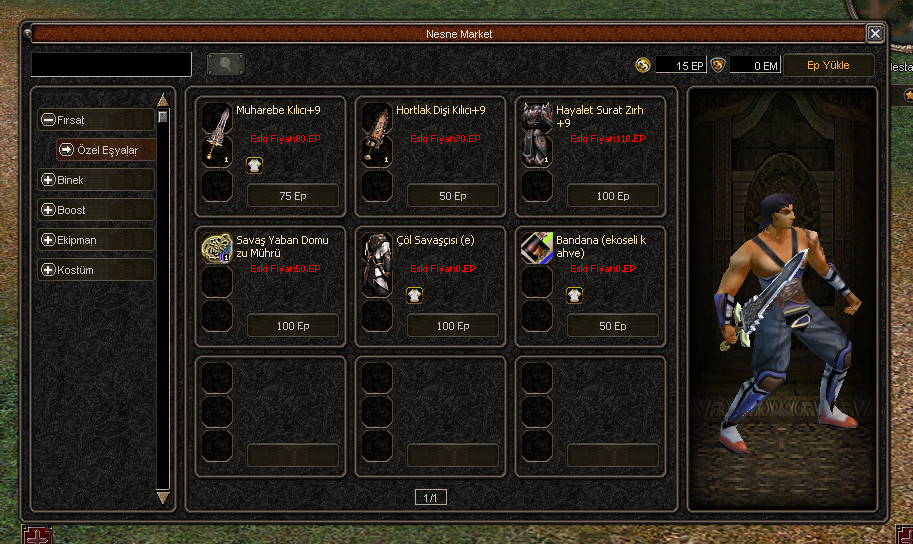This screenshot has width=913, height=544.
Task: Expand the Binek category
Action: 48,180
